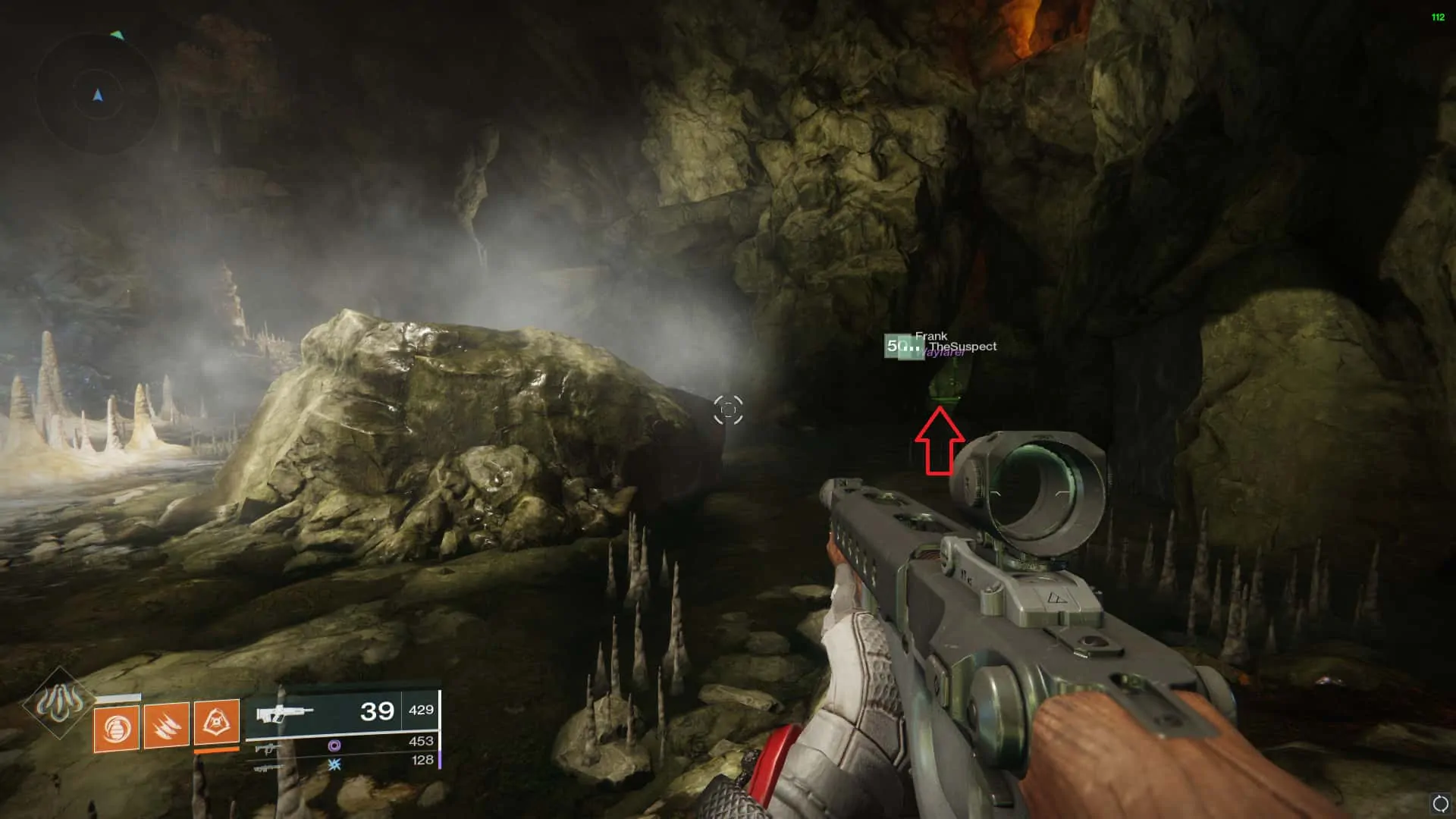Click the Frank TheSuspect player name
Image resolution: width=1456 pixels, height=819 pixels.
(957, 341)
